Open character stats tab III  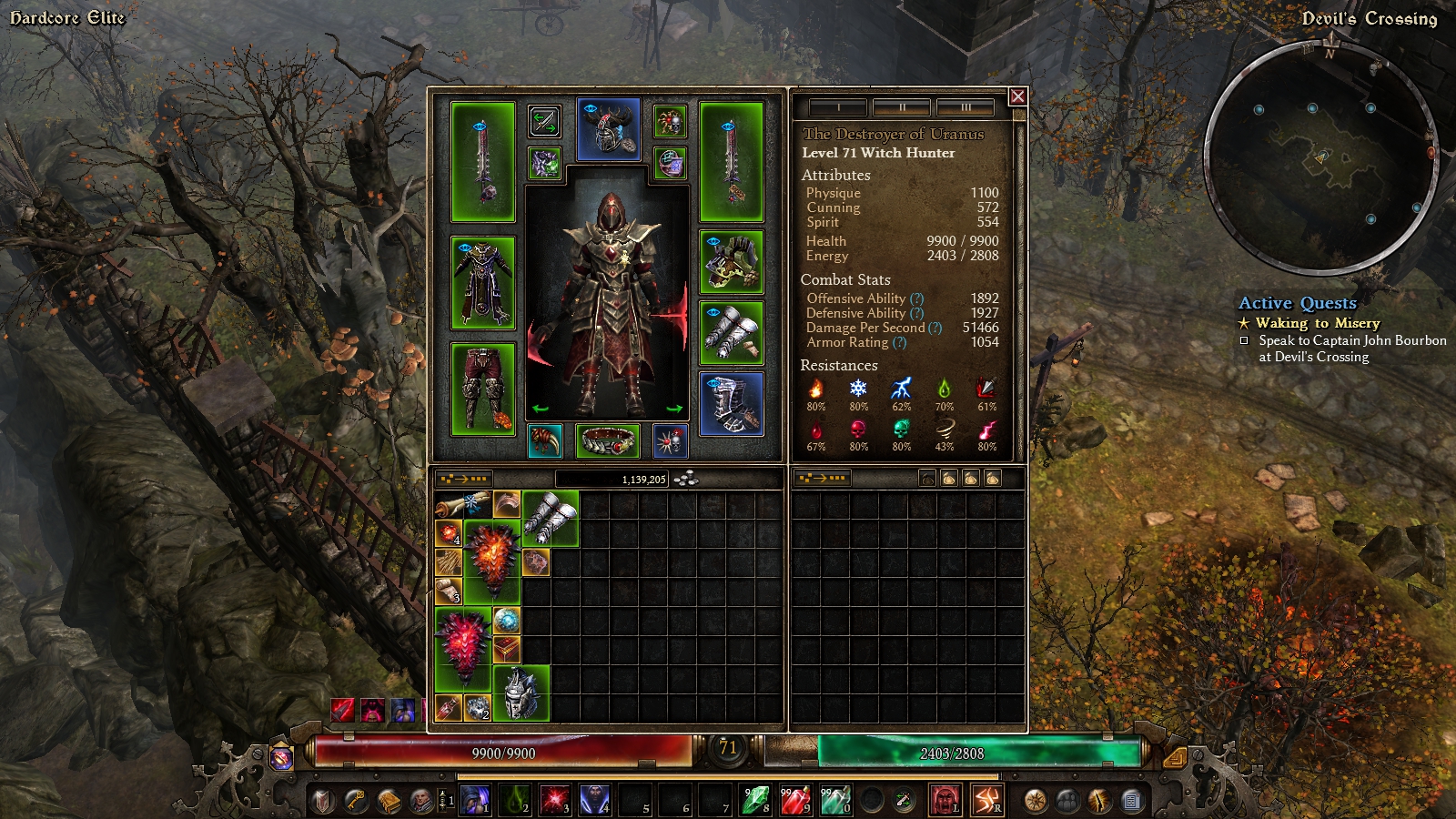point(965,107)
